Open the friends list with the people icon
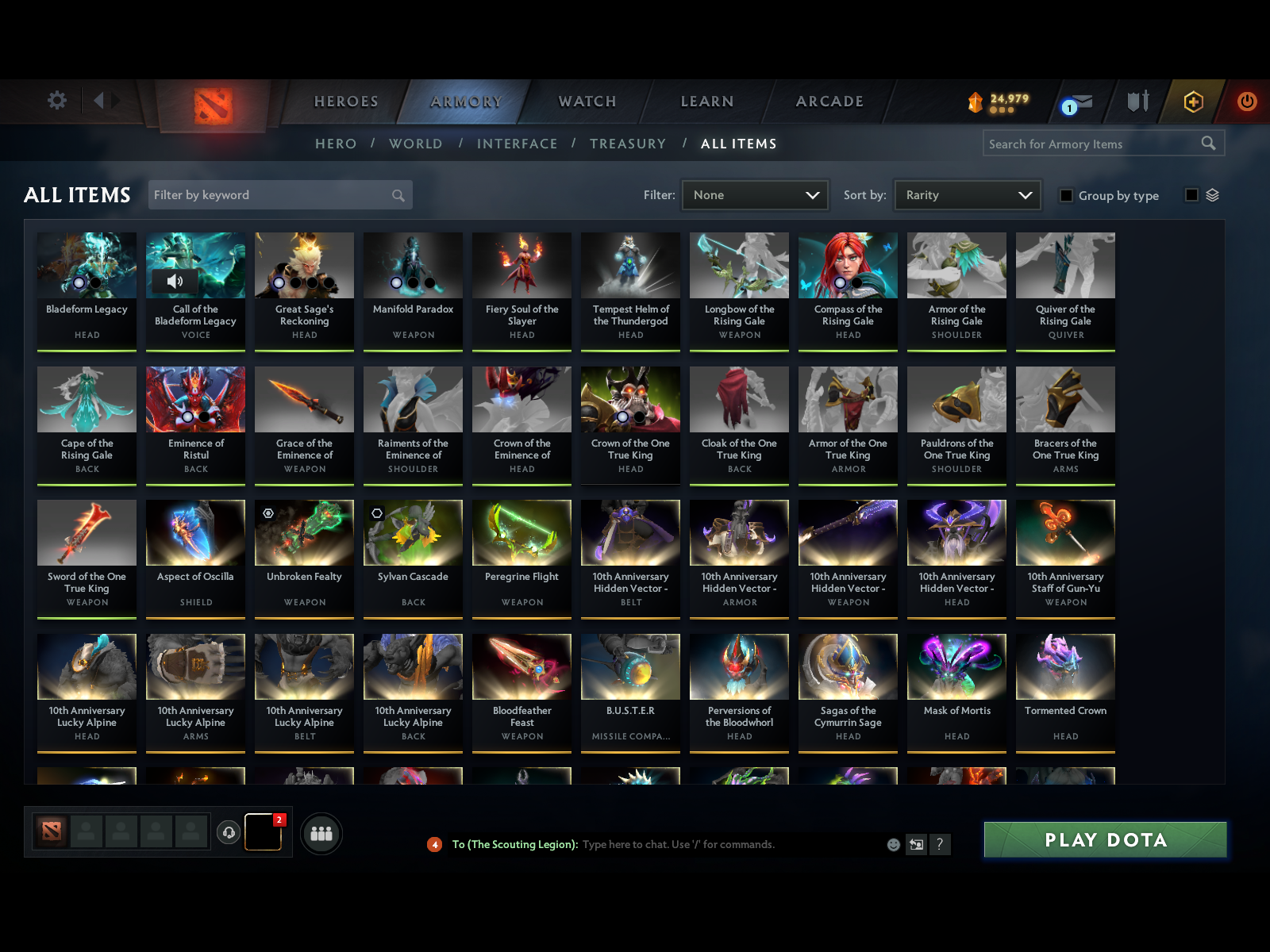The image size is (1270, 952). (x=321, y=834)
